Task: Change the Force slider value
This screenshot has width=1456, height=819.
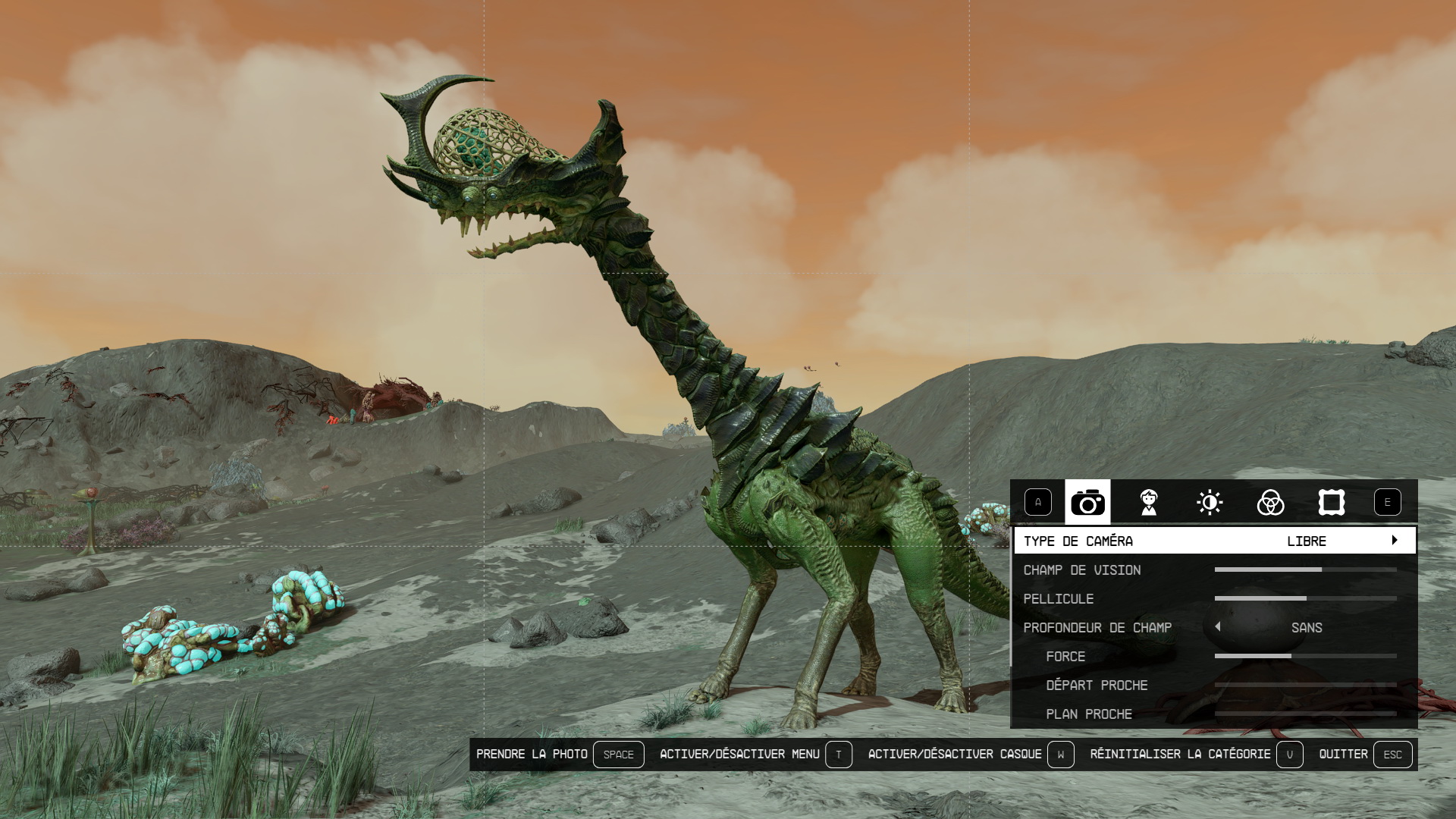Action: pyautogui.click(x=1305, y=656)
